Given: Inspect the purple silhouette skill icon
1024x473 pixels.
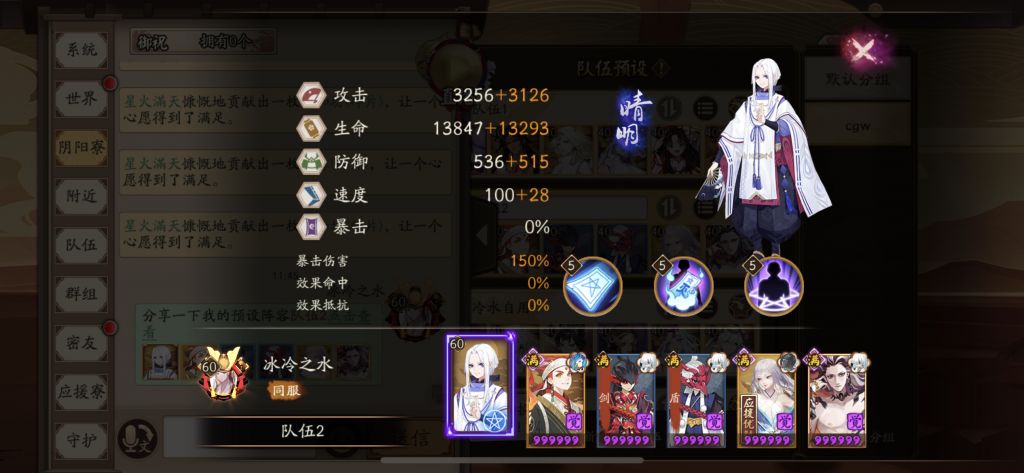Looking at the screenshot, I should click(772, 285).
